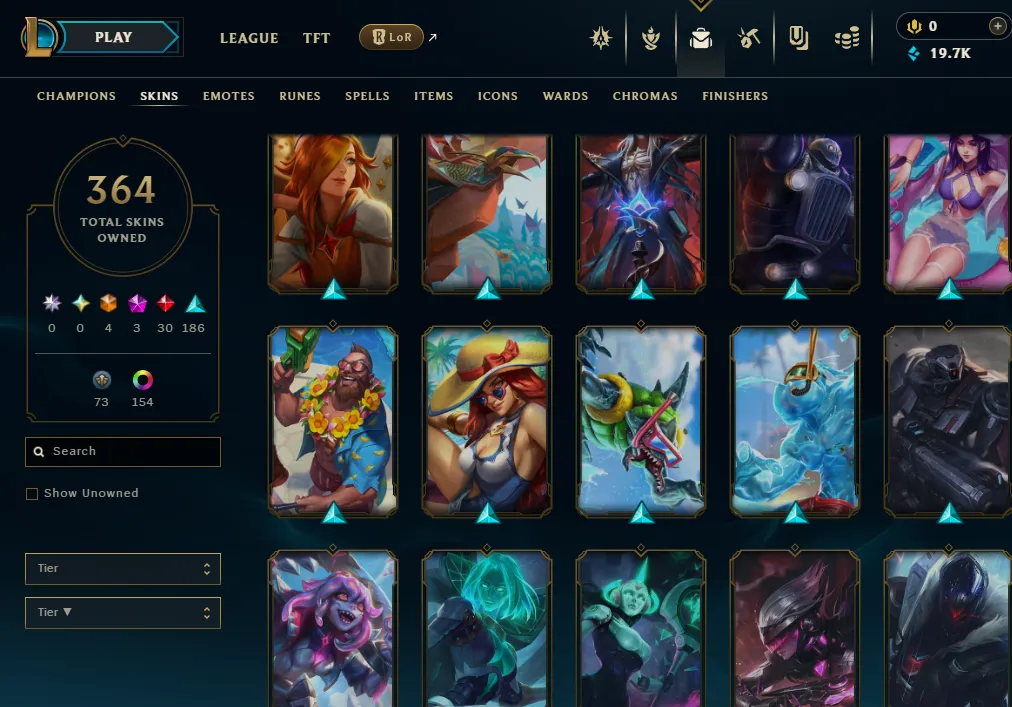This screenshot has height=707, width=1012.
Task: Open the Champions collection tab
Action: point(76,96)
